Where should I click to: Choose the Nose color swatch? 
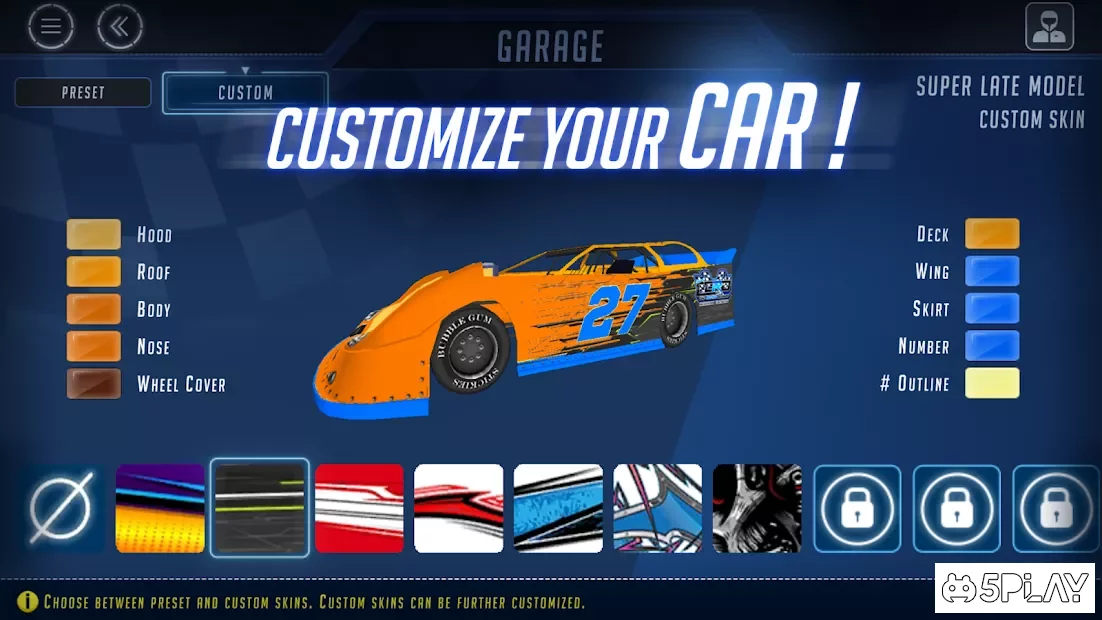coord(94,346)
